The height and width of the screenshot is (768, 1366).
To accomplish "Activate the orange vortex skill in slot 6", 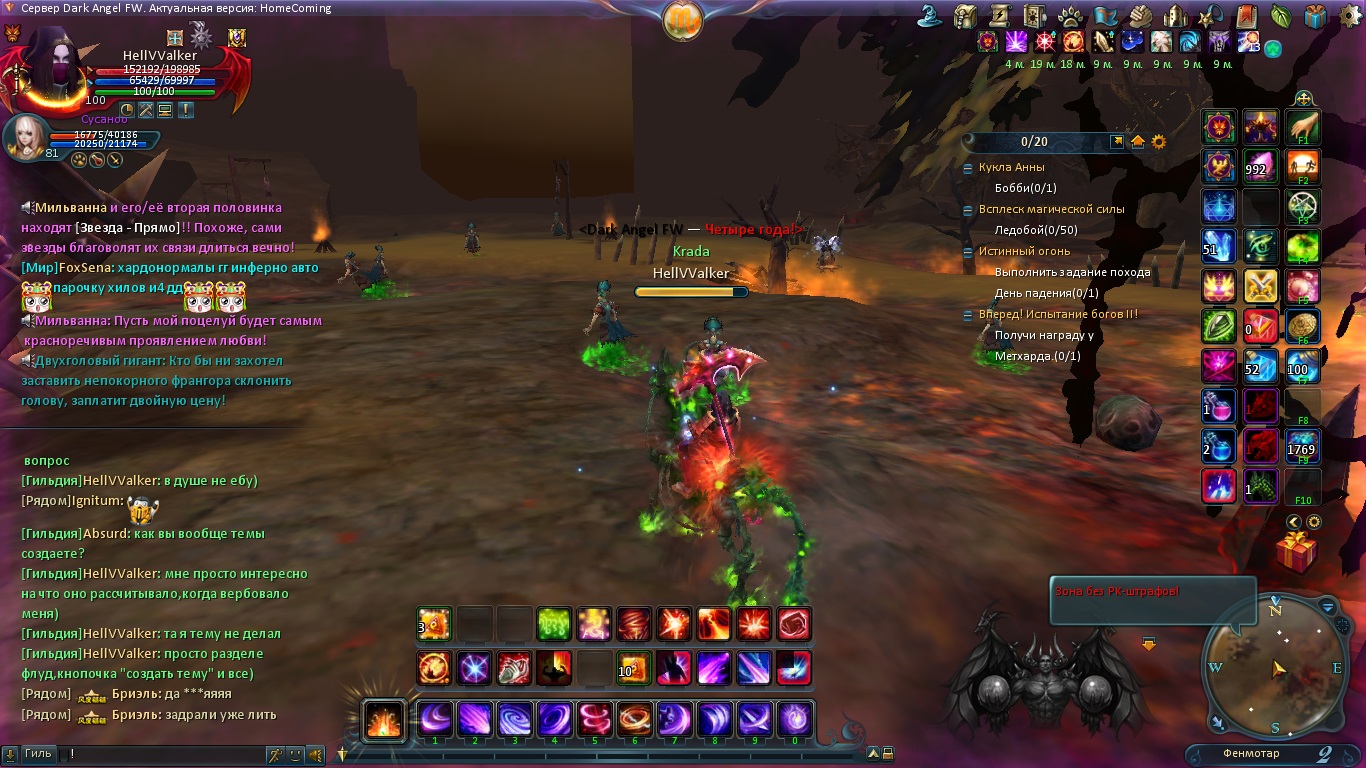I will (x=635, y=719).
